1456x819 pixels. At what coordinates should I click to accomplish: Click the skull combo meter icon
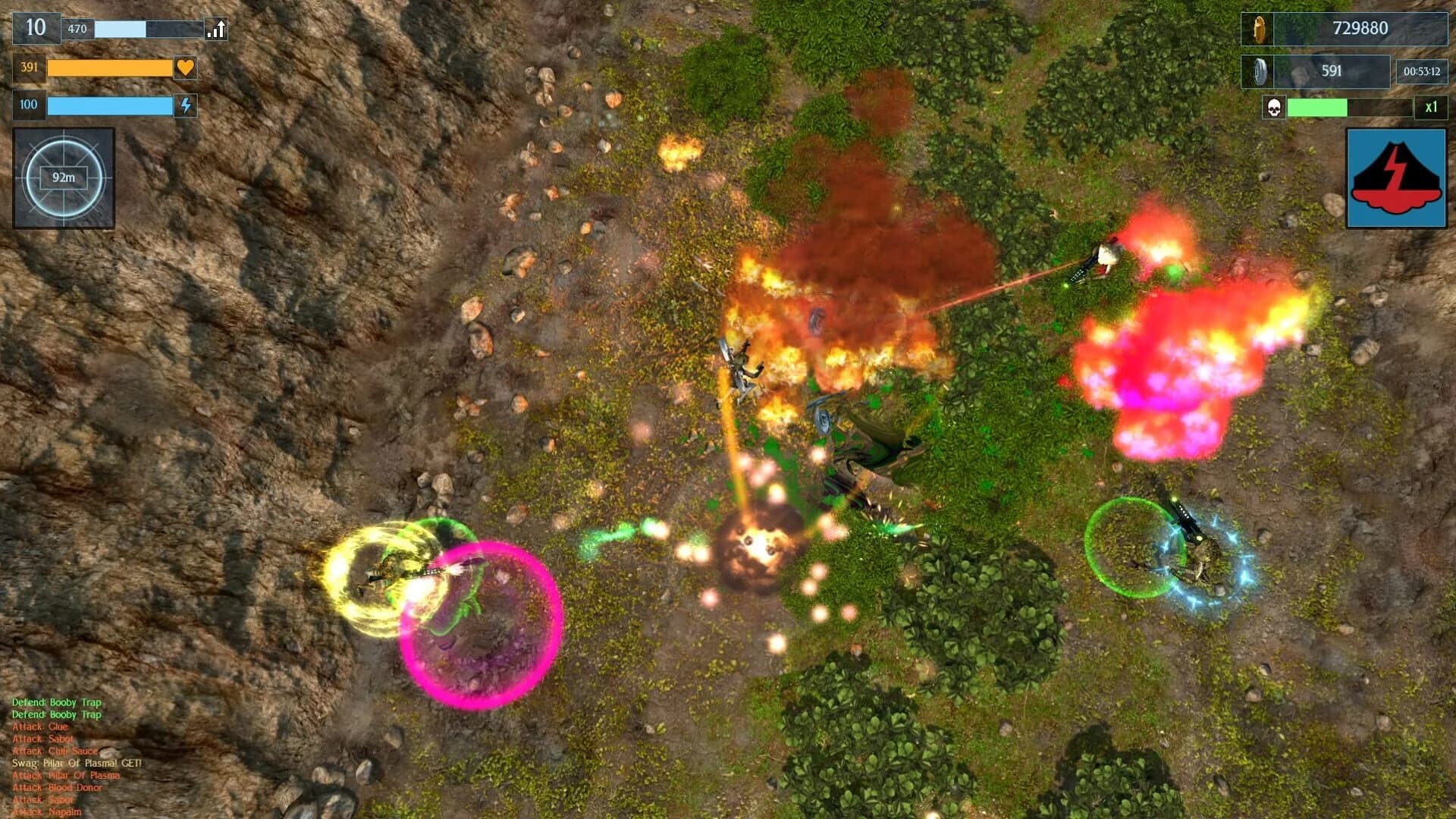(1272, 108)
